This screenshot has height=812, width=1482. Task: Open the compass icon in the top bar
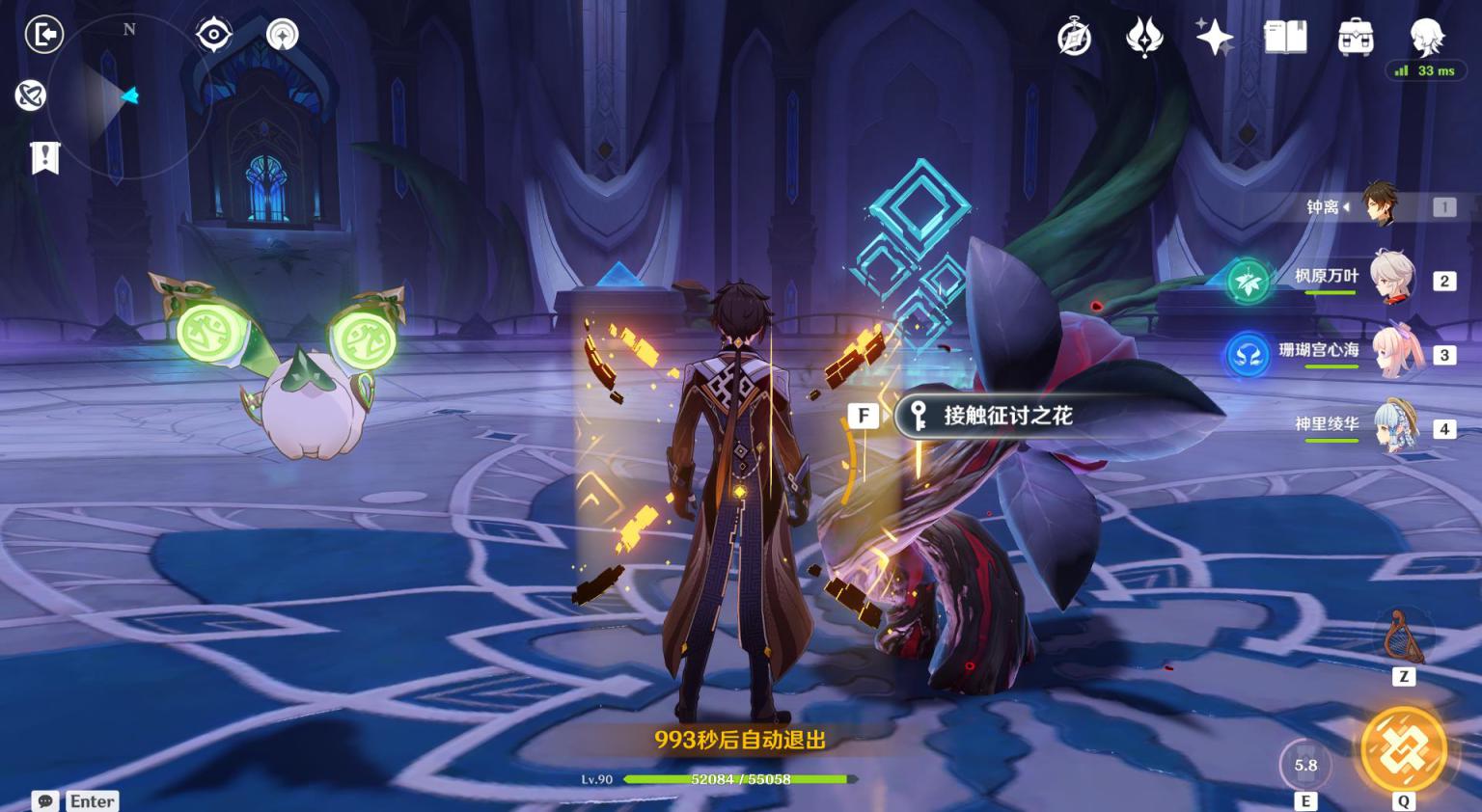(x=1074, y=39)
